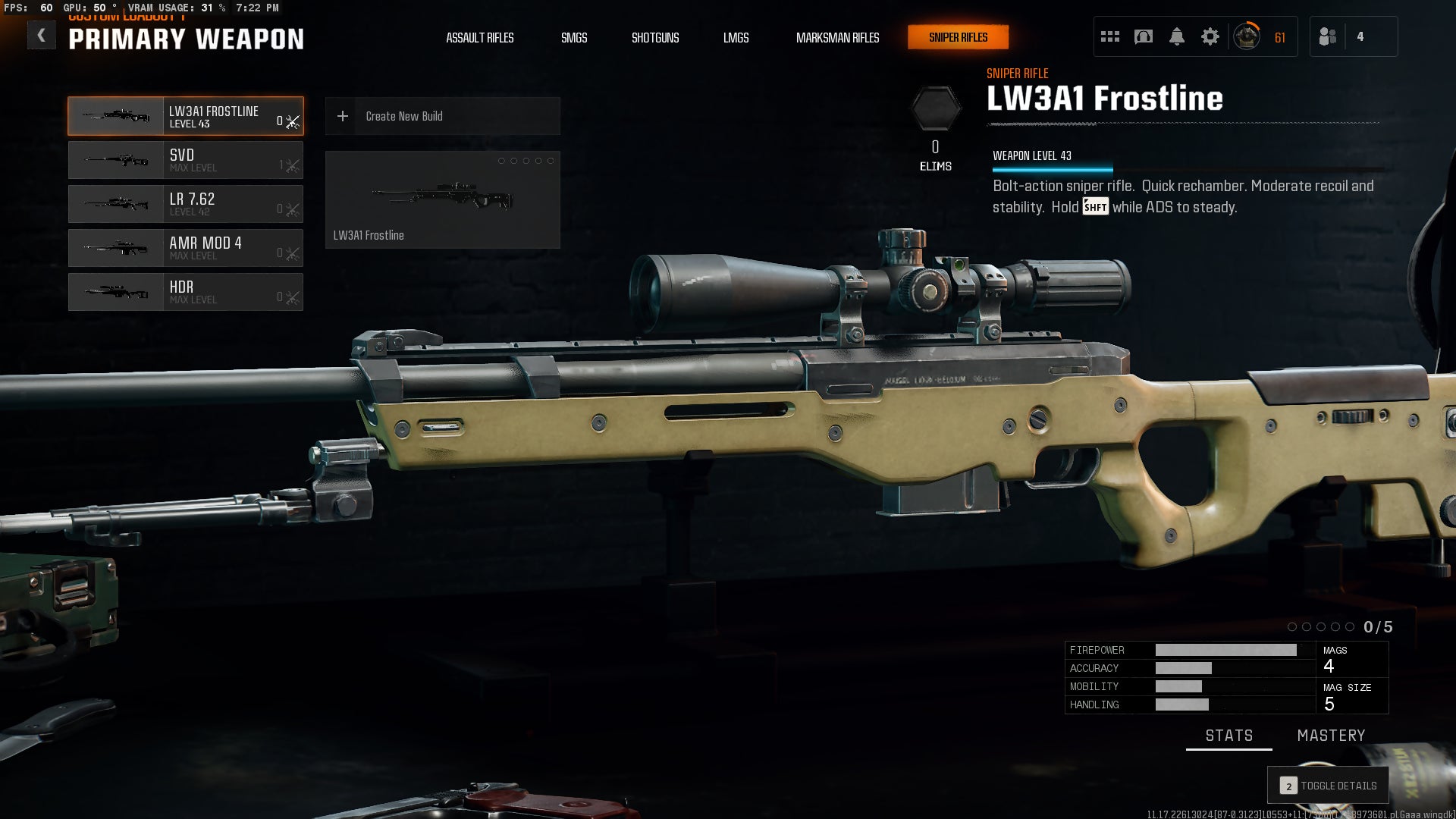Open the grid menu icon
The width and height of the screenshot is (1456, 819).
1110,36
